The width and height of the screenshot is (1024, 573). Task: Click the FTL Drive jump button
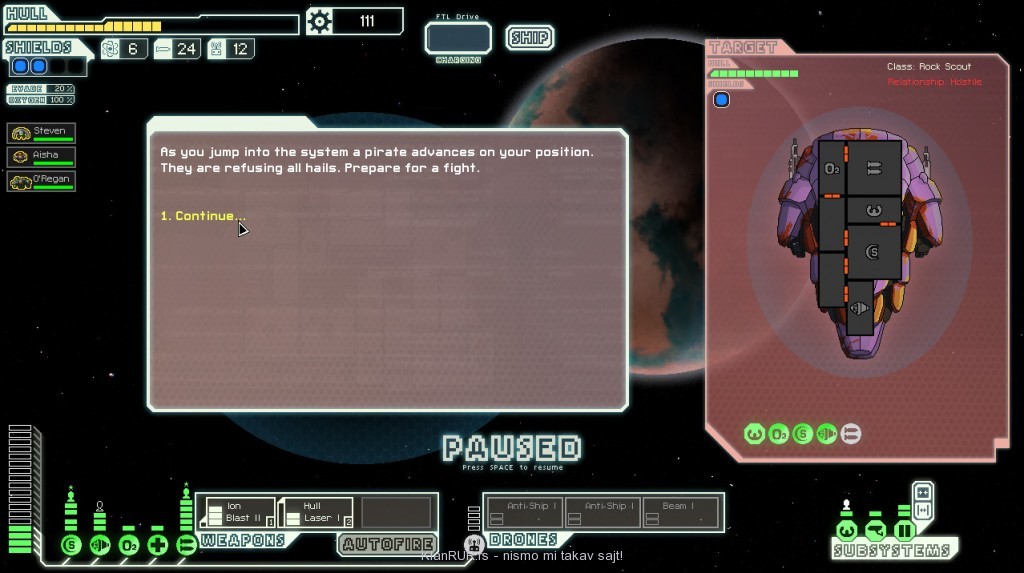coord(458,38)
